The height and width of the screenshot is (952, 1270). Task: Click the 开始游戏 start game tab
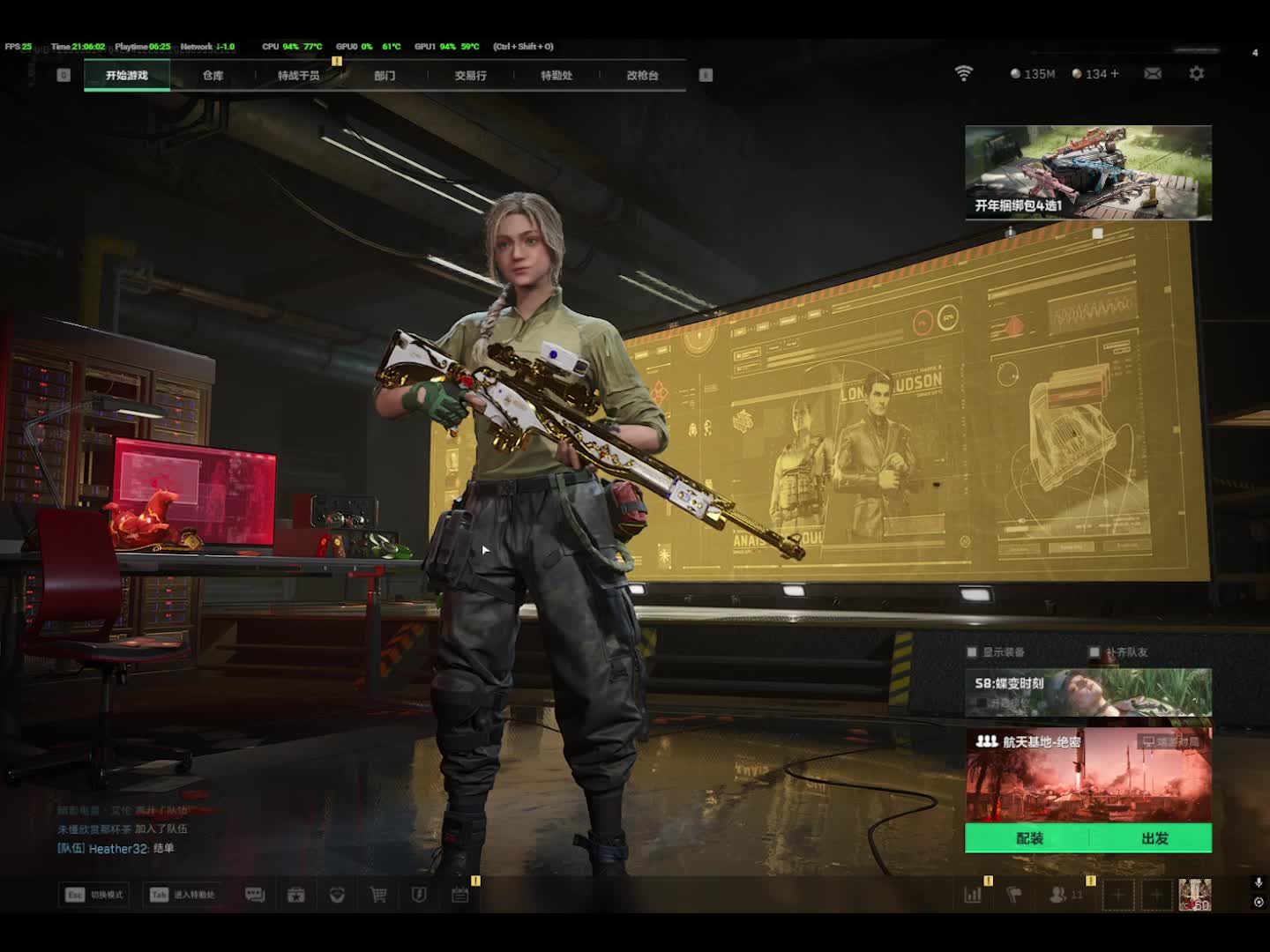pos(127,76)
